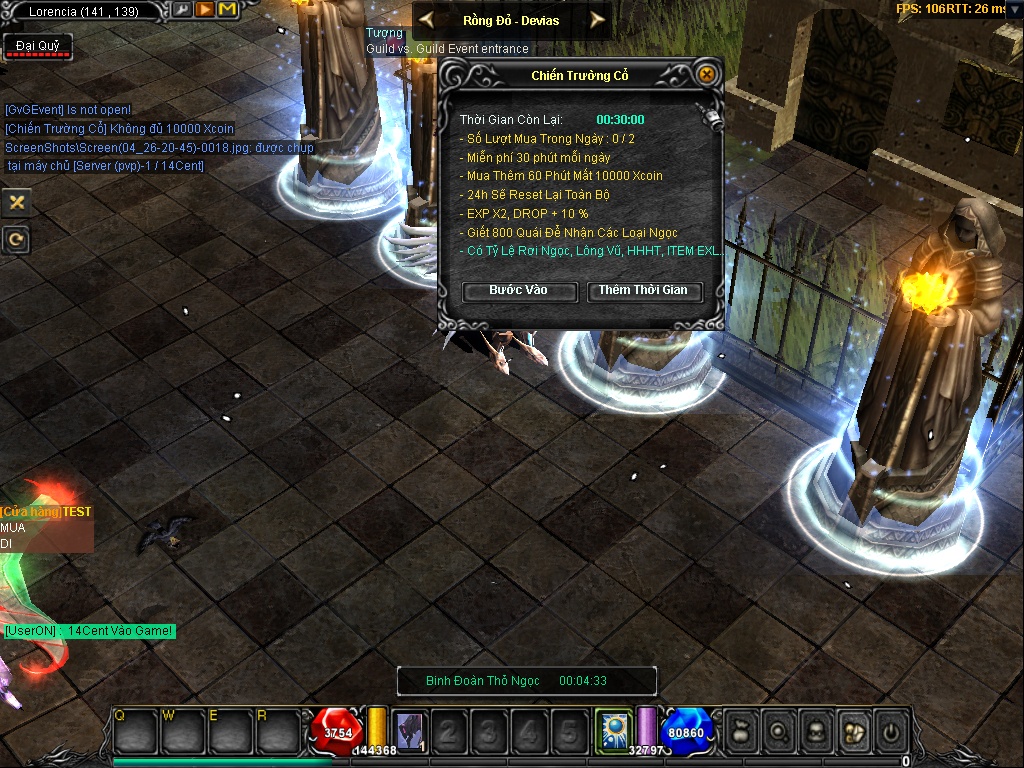1024x768 pixels.
Task: Click the circular arrow refresh icon
Action: (x=16, y=239)
